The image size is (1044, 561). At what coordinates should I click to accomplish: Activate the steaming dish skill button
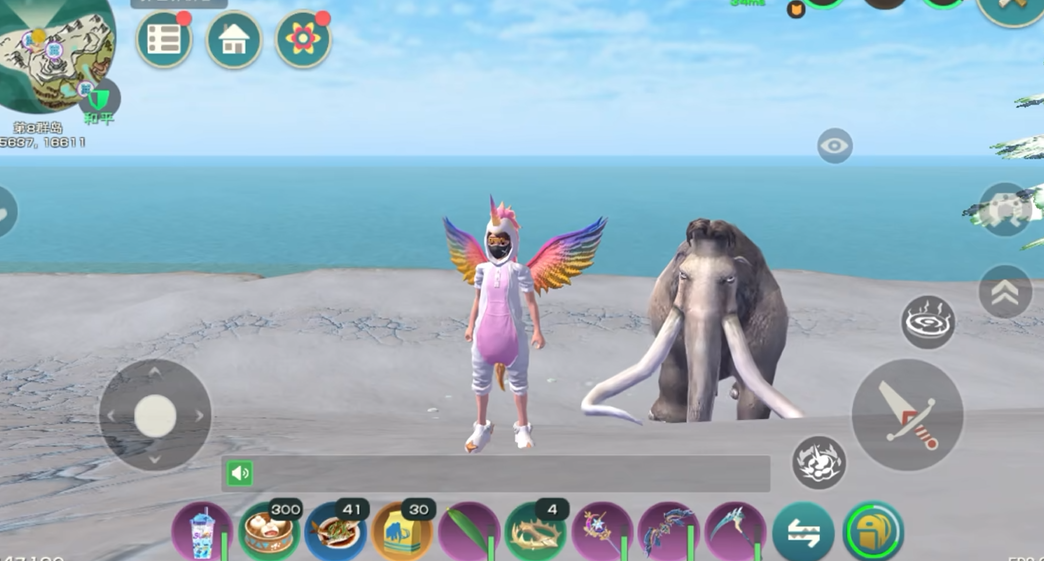928,322
